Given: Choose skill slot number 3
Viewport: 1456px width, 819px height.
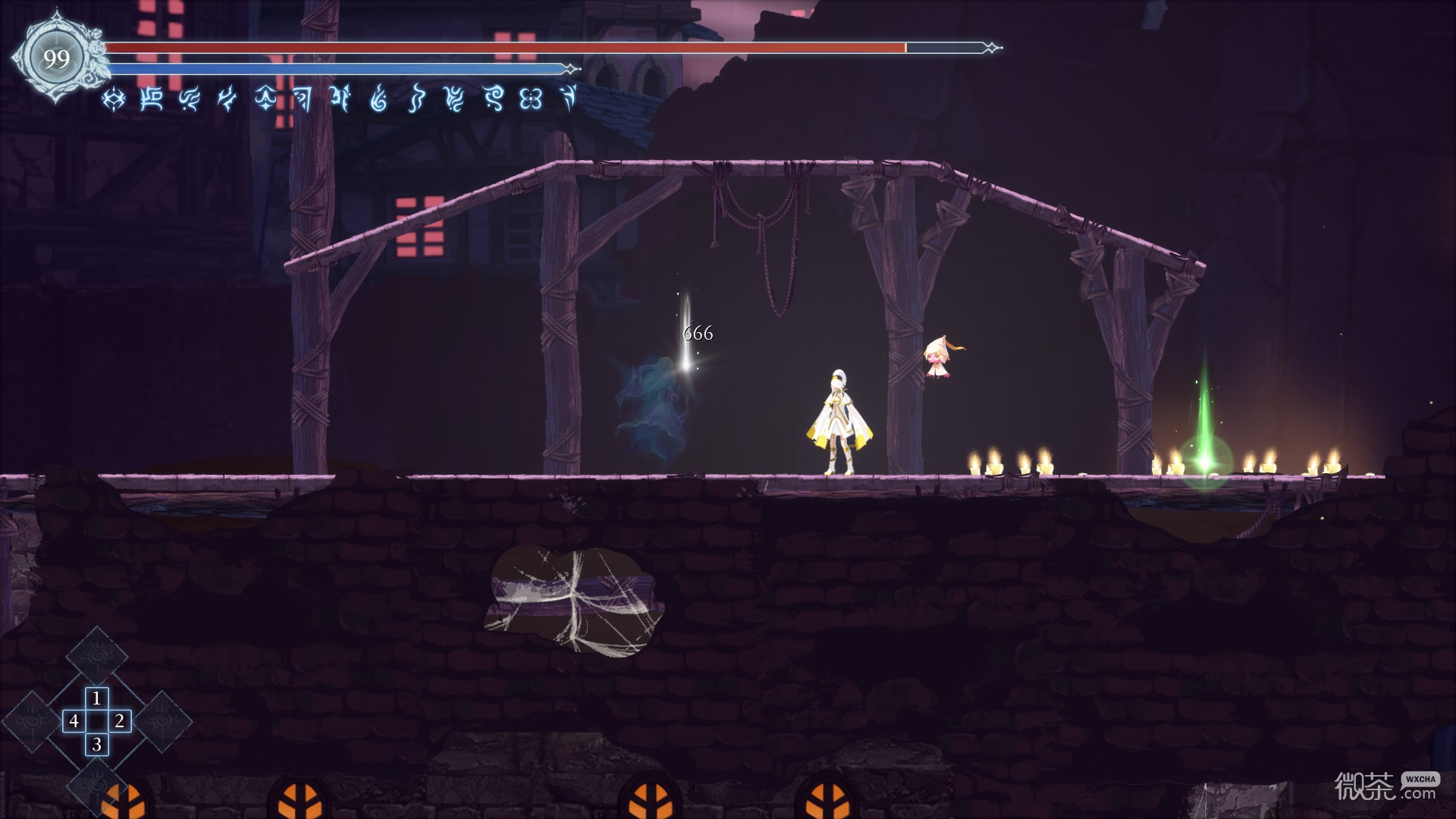Looking at the screenshot, I should (x=96, y=745).
